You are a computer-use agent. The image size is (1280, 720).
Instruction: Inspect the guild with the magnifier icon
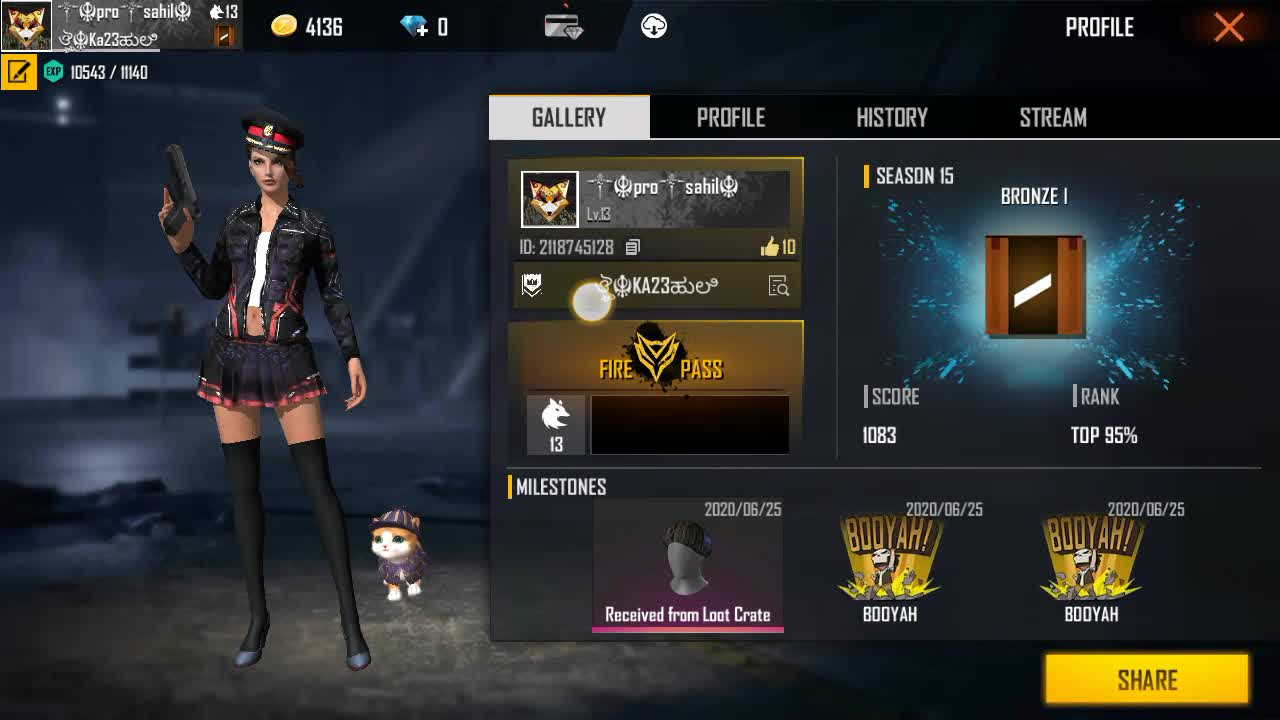click(778, 287)
